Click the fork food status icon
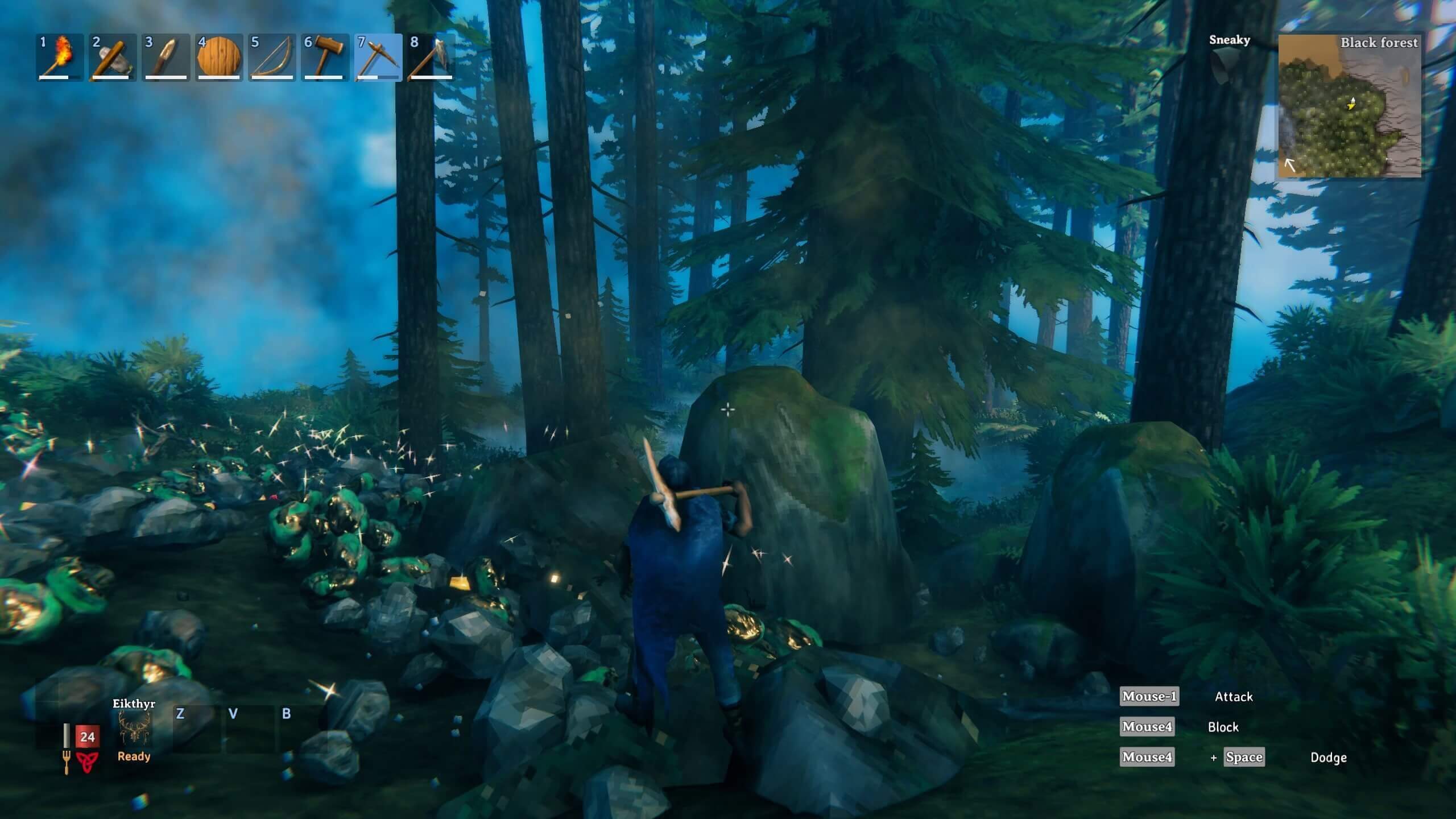1456x819 pixels. [x=67, y=762]
